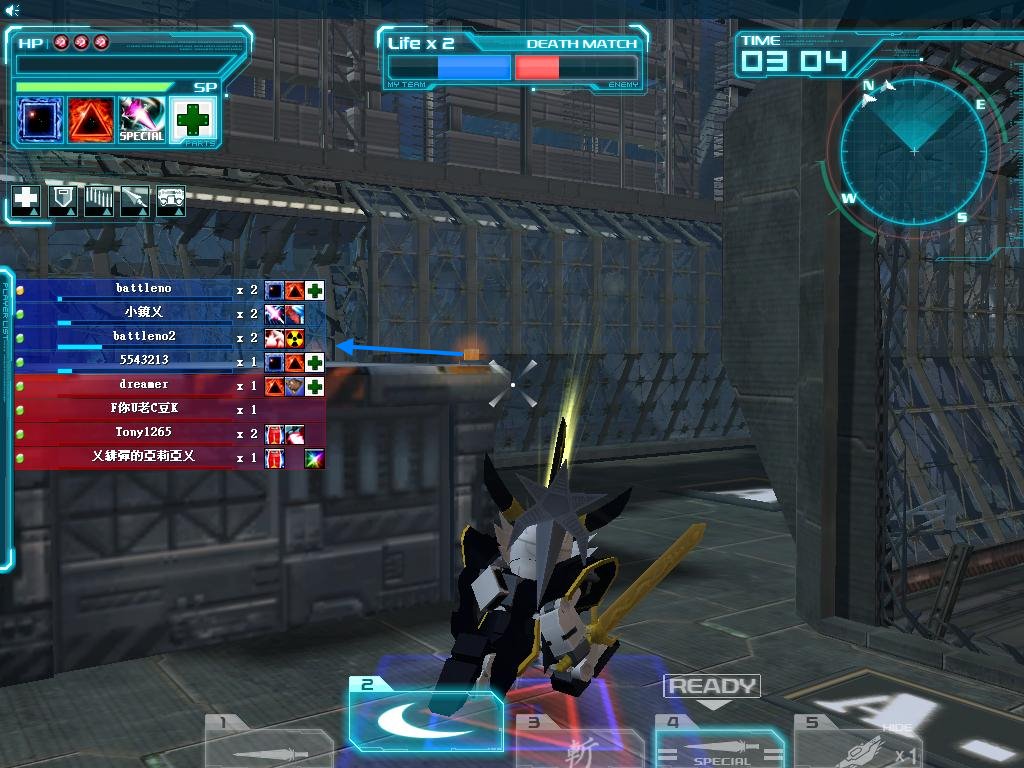
Task: Use the red fire triangle skill
Action: pyautogui.click(x=91, y=119)
